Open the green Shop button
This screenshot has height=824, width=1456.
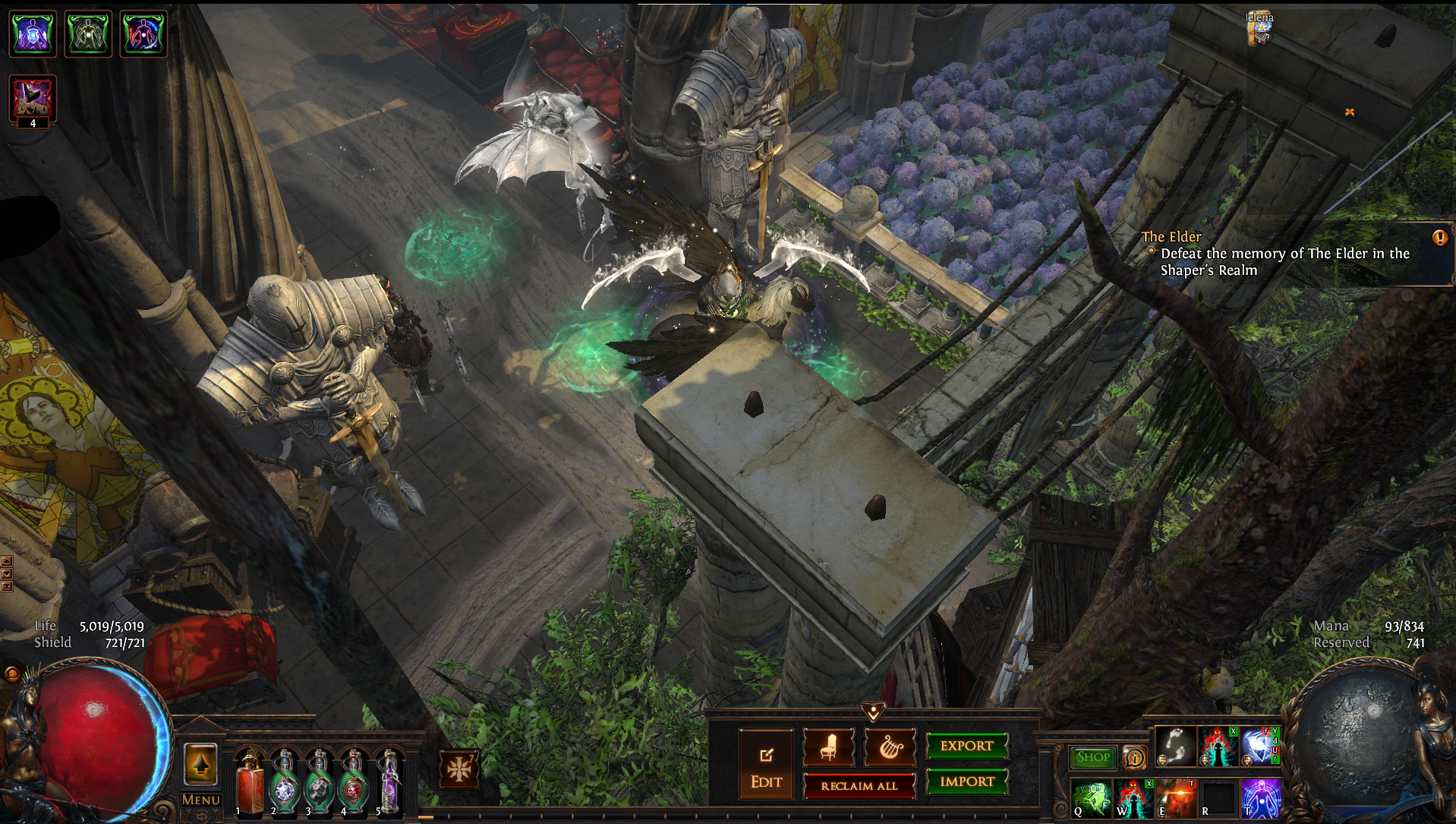1093,757
